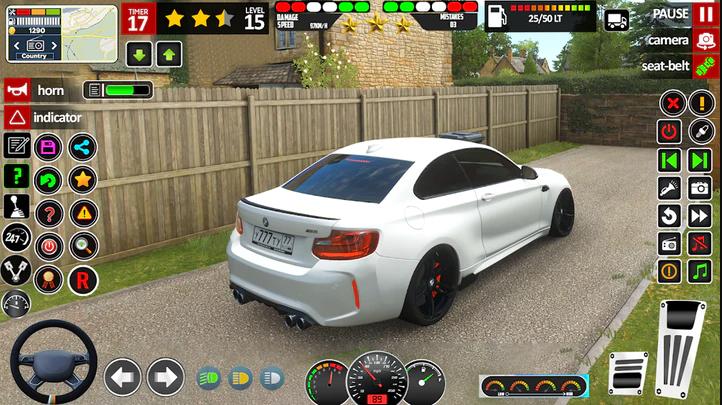The height and width of the screenshot is (405, 722).
Task: Click the pink floppy disk save icon
Action: [x=48, y=147]
